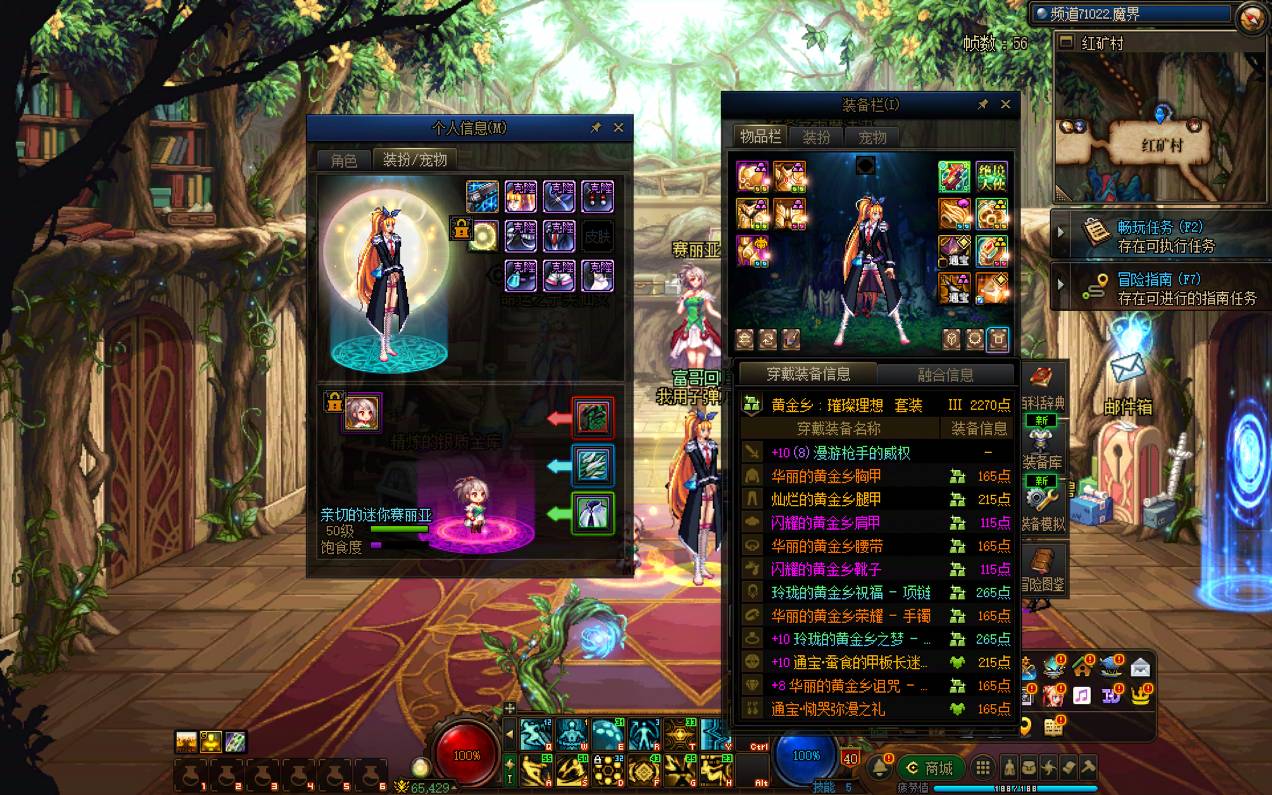1272x795 pixels.
Task: Show the 融合信息 tab
Action: tap(945, 375)
